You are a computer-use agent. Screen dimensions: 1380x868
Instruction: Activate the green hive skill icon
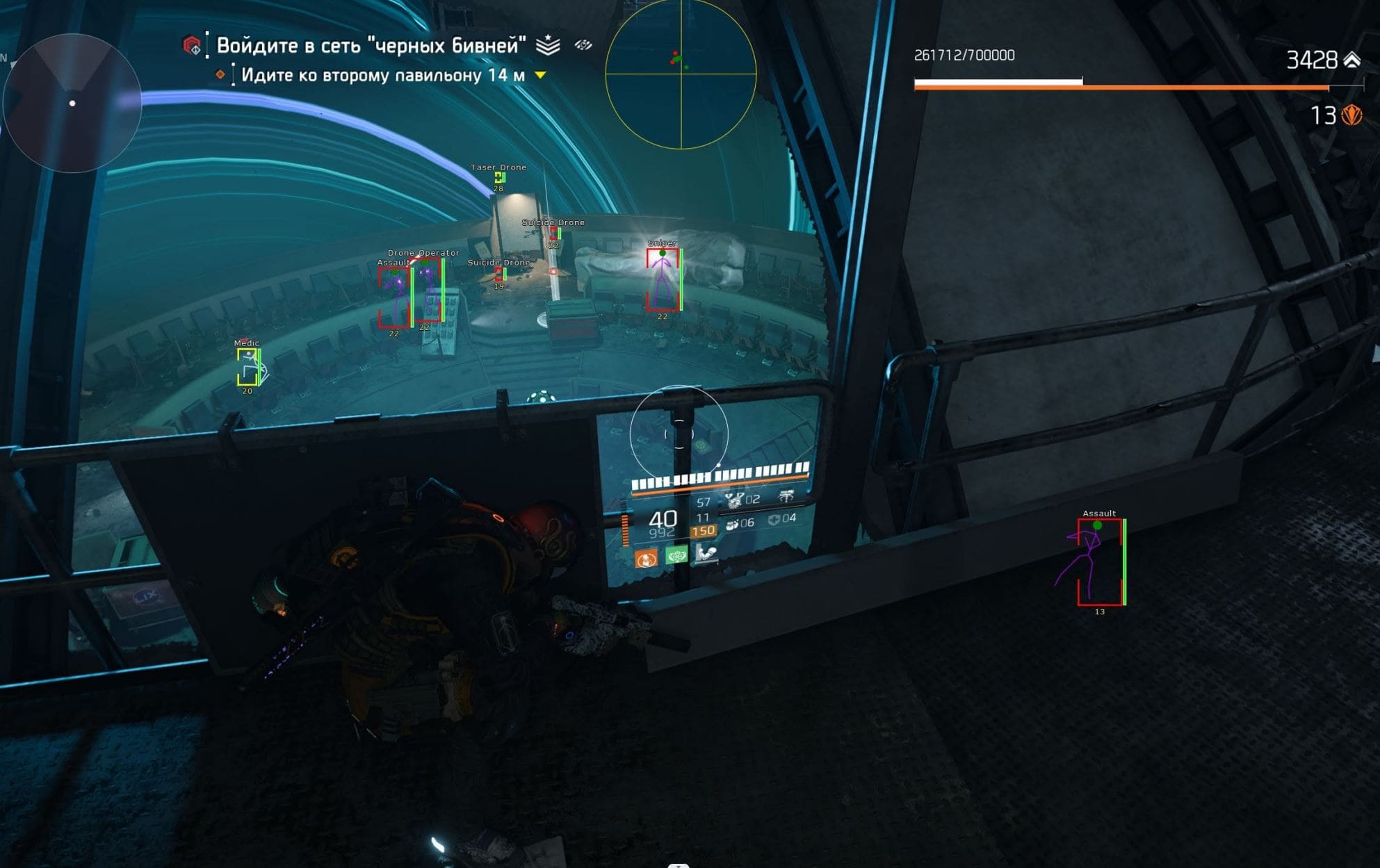(676, 555)
